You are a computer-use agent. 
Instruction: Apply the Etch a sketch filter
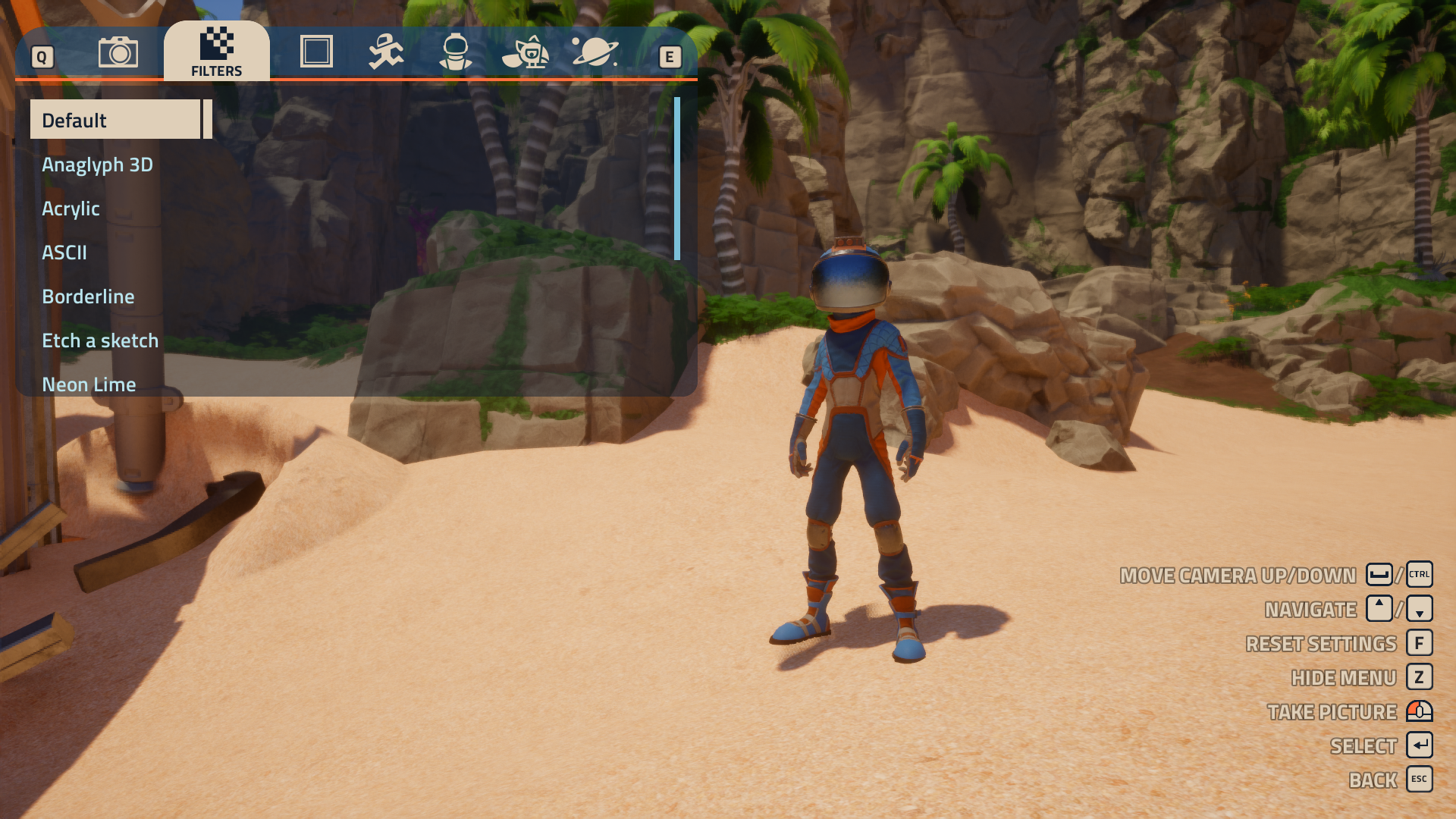tap(100, 340)
